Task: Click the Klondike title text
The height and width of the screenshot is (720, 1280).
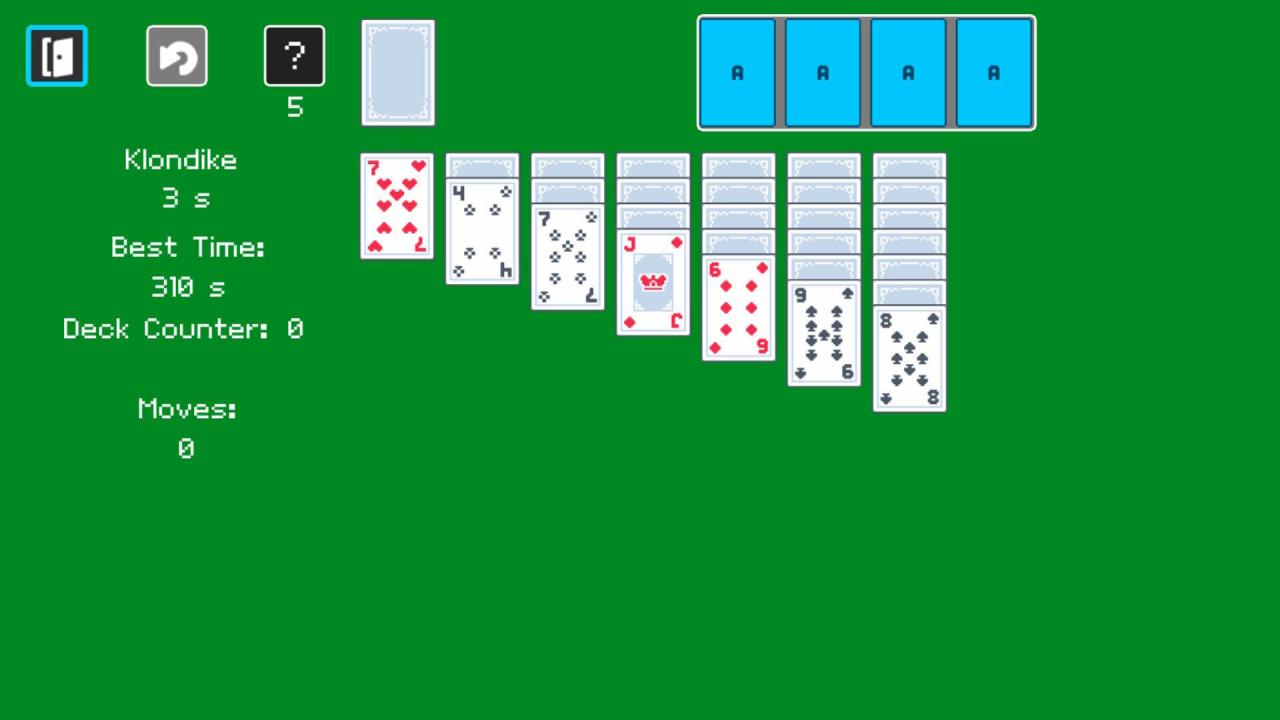Action: click(180, 160)
